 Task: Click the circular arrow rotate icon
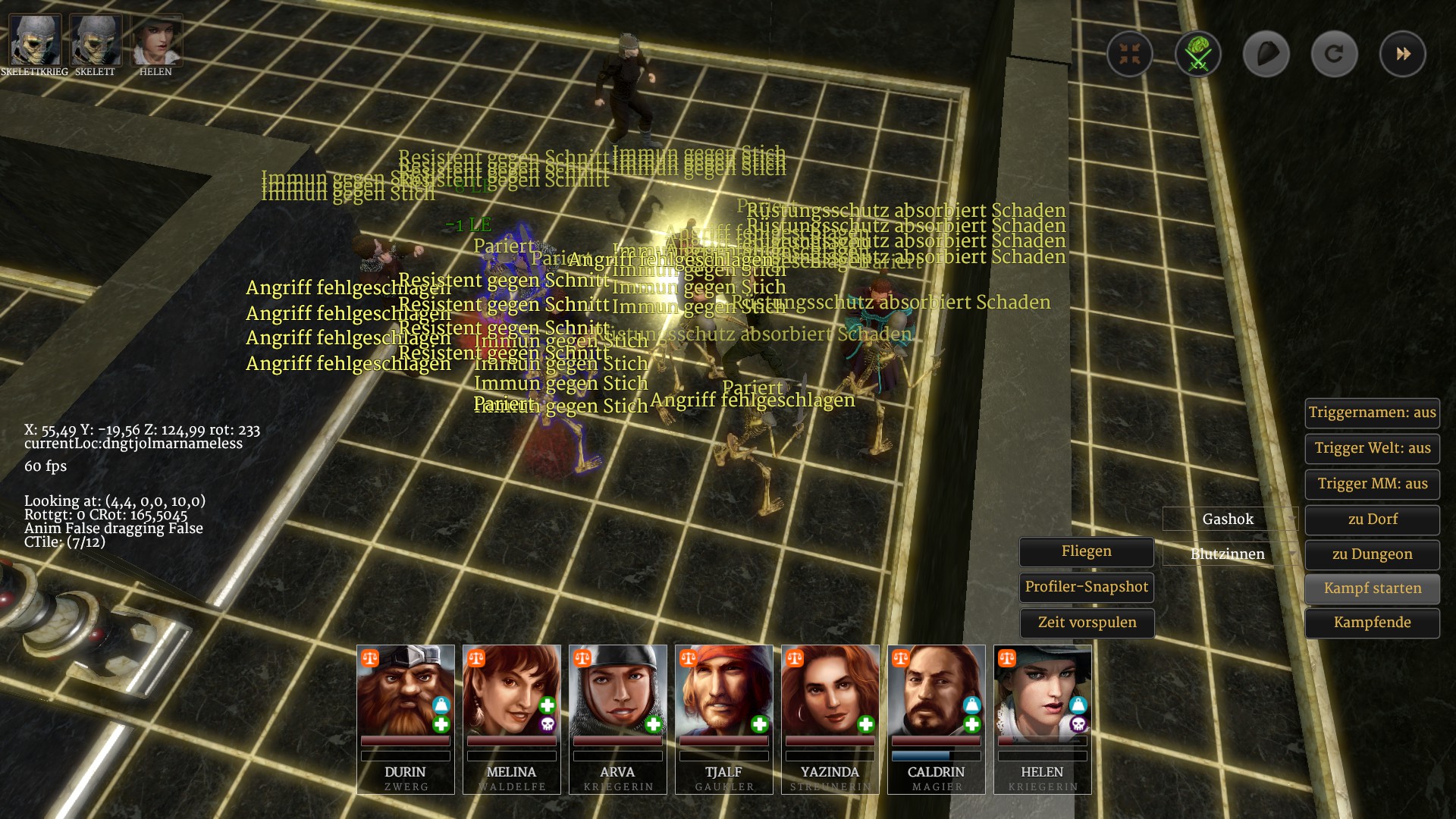[1334, 54]
